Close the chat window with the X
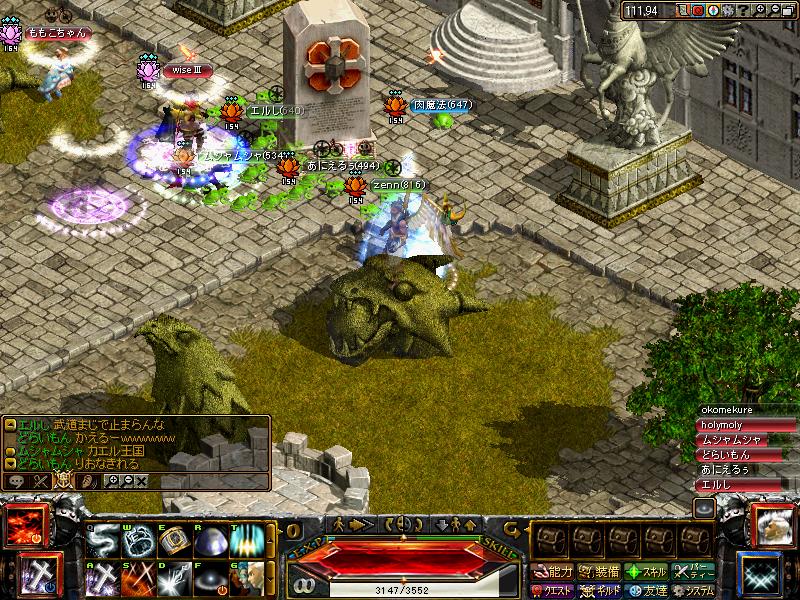Image resolution: width=800 pixels, height=600 pixels. click(x=141, y=481)
